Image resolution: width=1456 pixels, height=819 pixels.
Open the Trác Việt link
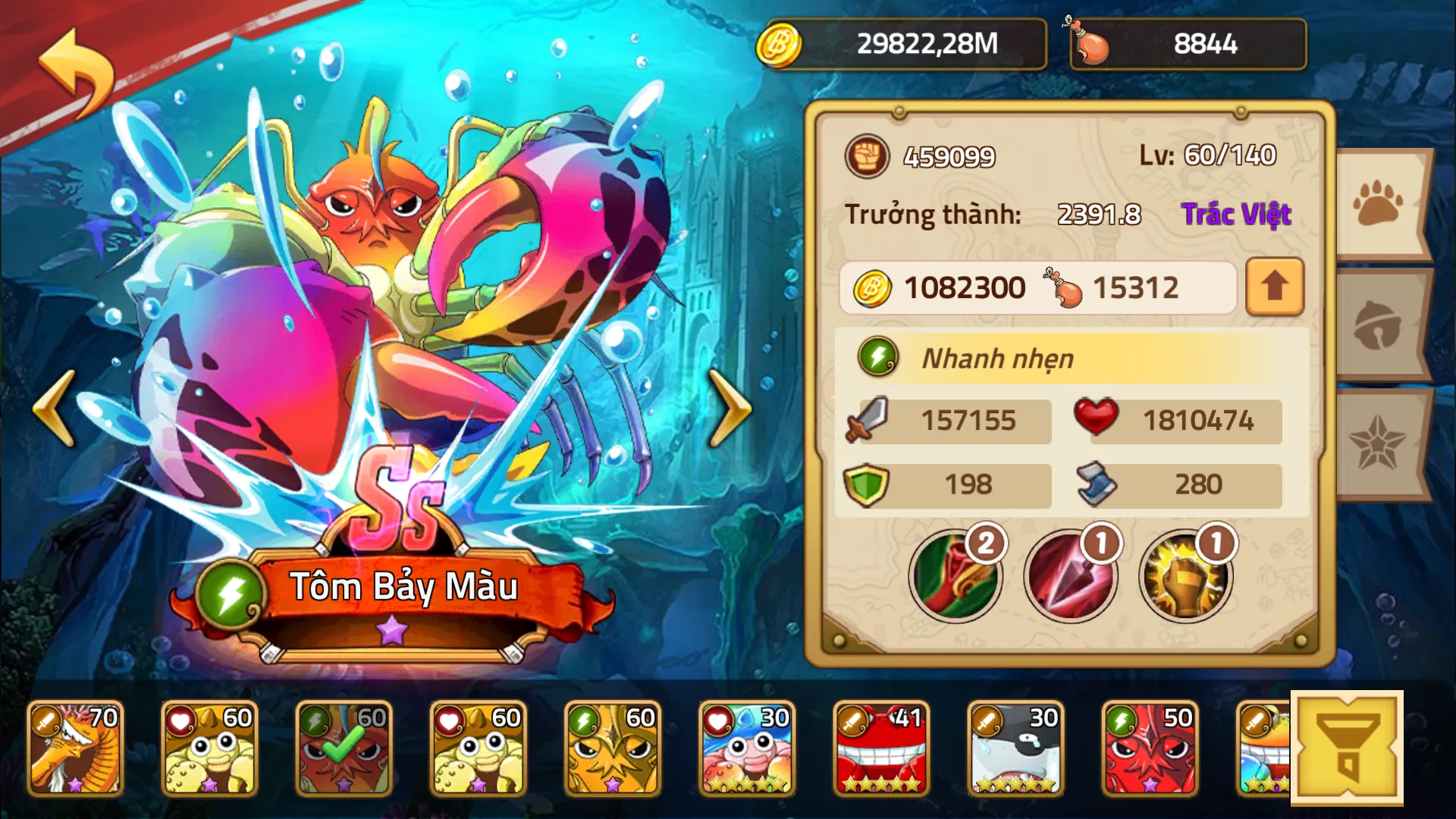1238,215
